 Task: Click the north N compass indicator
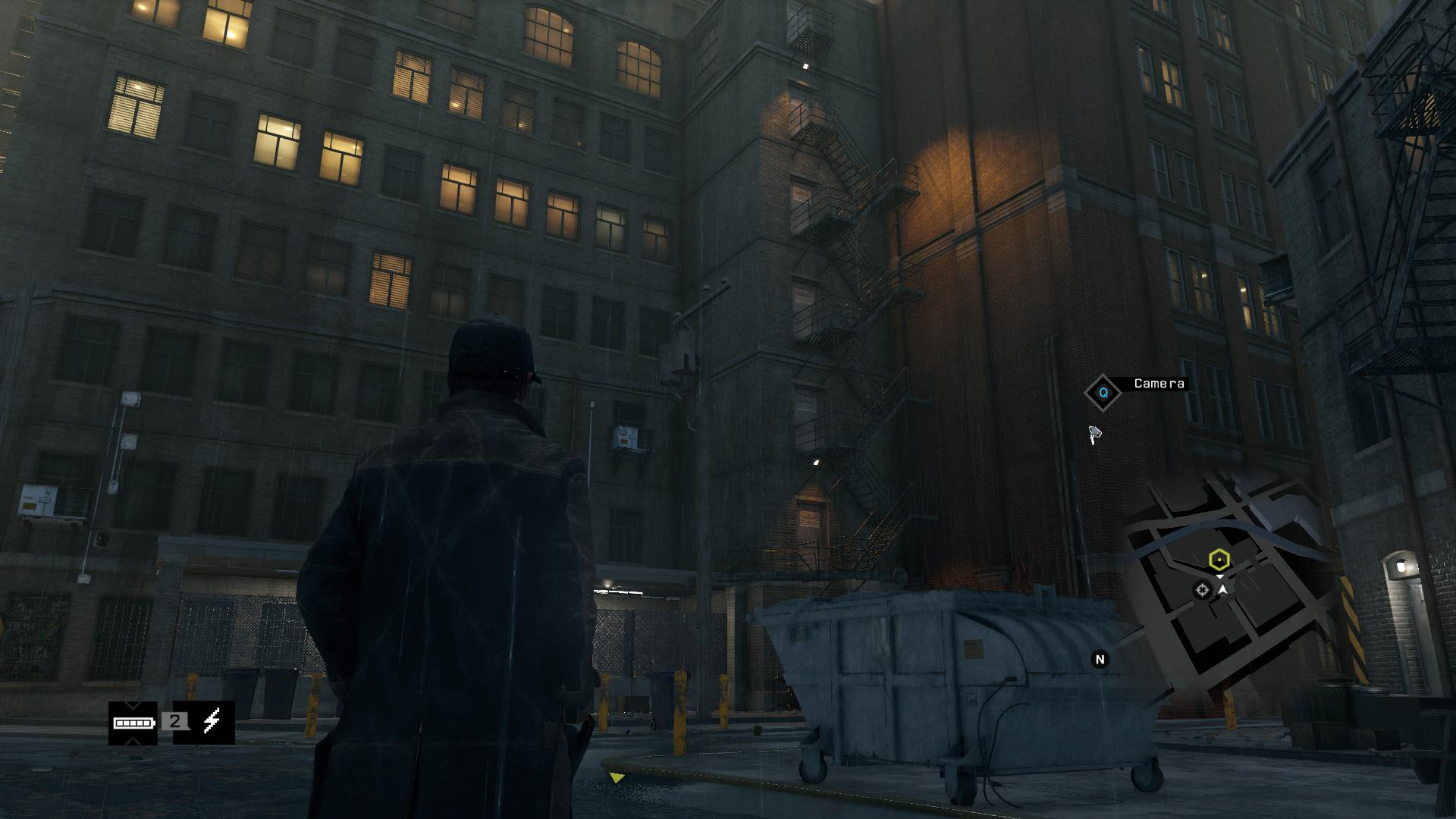tap(1100, 660)
